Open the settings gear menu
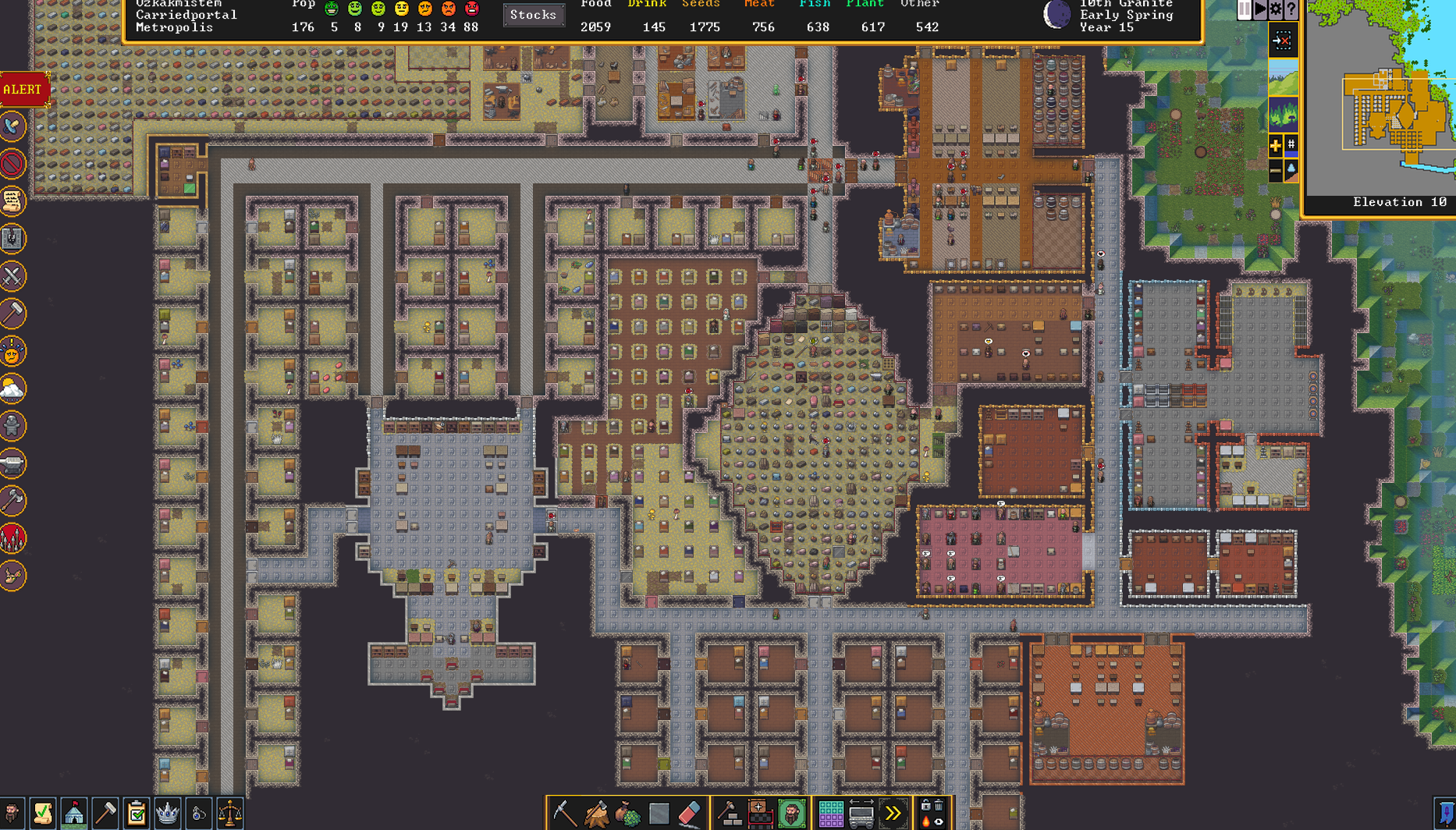 (1275, 10)
